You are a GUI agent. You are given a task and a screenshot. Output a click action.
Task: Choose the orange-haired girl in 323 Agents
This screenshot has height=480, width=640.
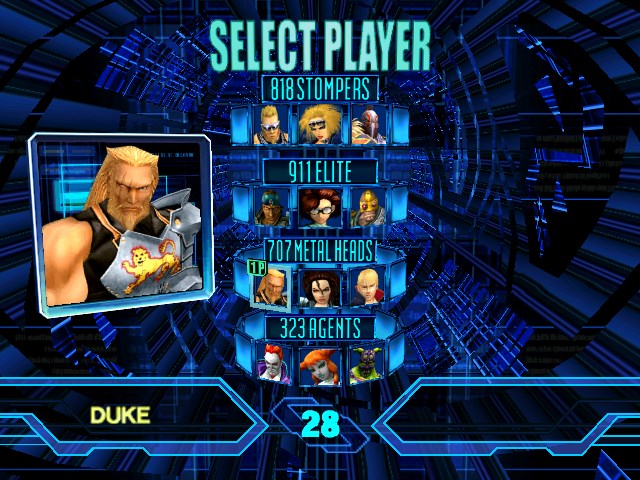(320, 366)
